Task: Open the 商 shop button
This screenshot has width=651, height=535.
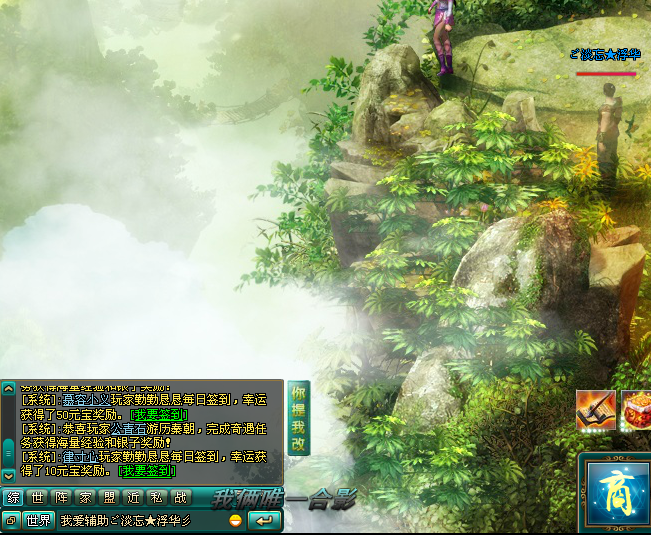Action: point(614,490)
